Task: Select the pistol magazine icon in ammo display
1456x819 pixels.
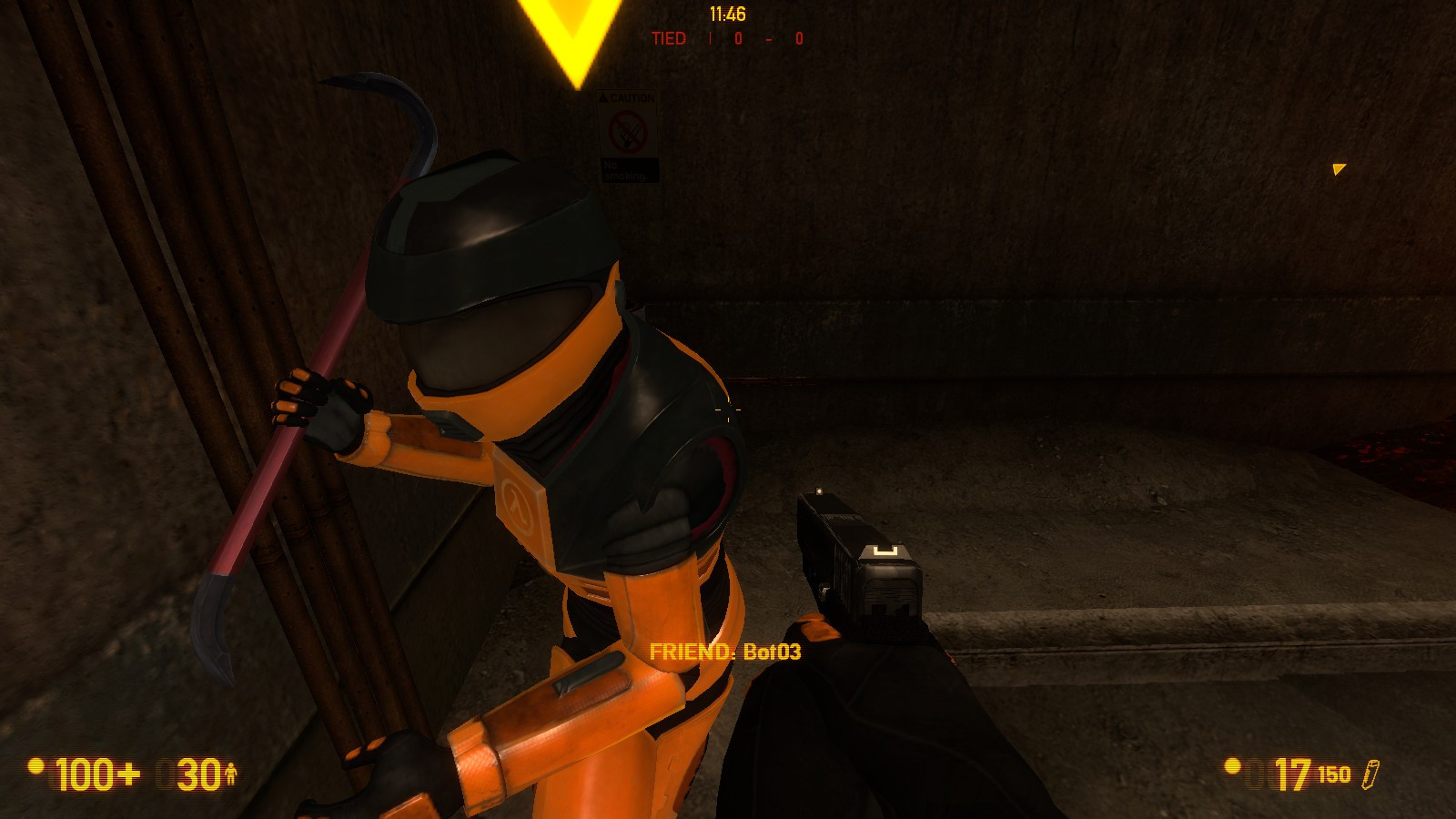Action: [1370, 773]
